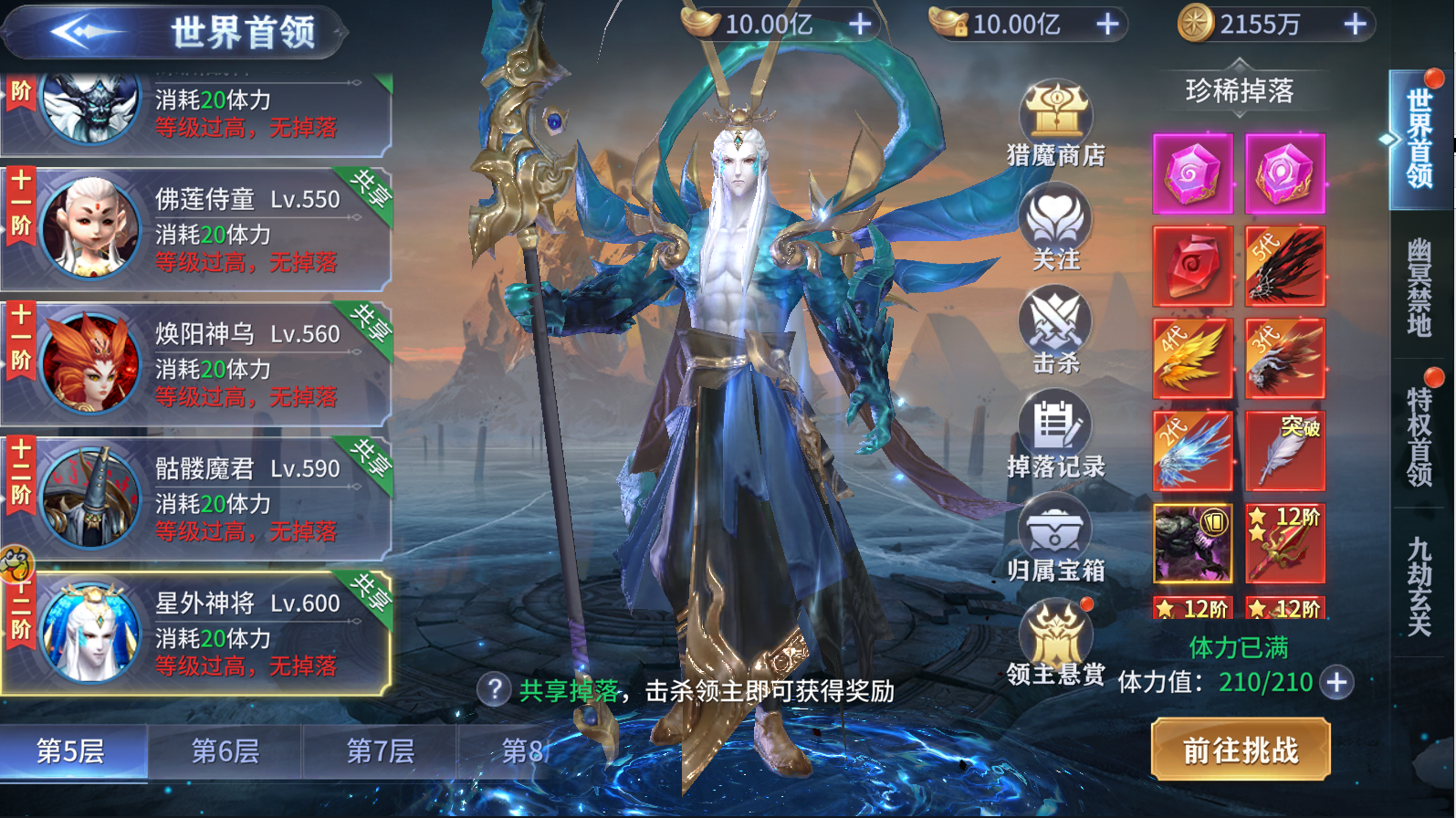Image resolution: width=1456 pixels, height=818 pixels.
Task: Click the 前往挑战 challenge button
Action: point(1240,750)
